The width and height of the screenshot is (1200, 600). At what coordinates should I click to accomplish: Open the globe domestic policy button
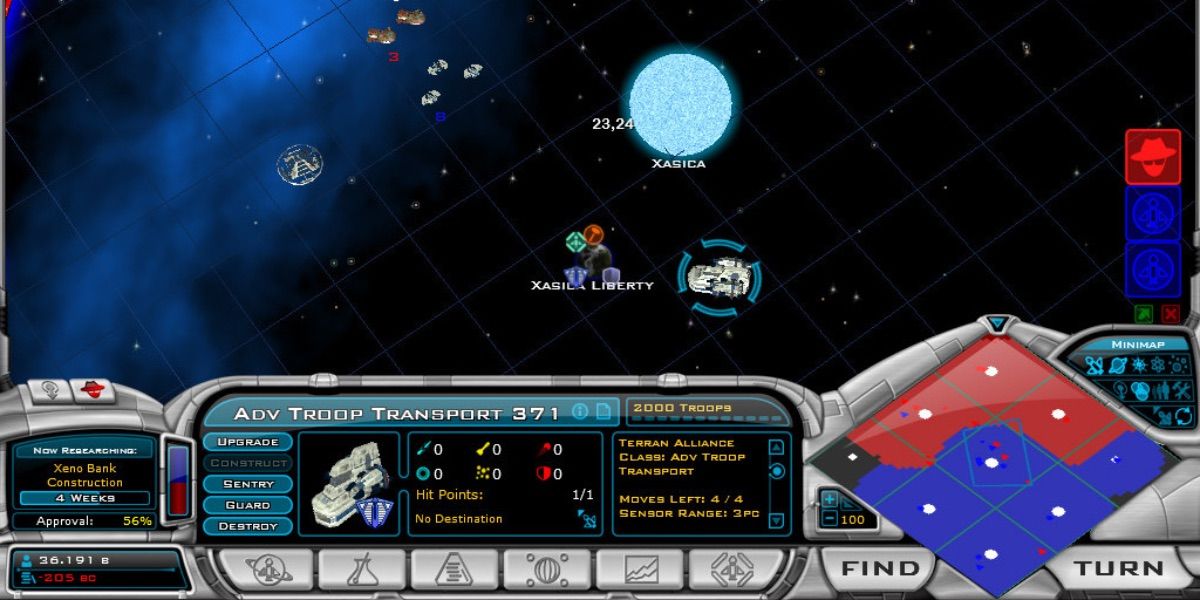(x=547, y=569)
